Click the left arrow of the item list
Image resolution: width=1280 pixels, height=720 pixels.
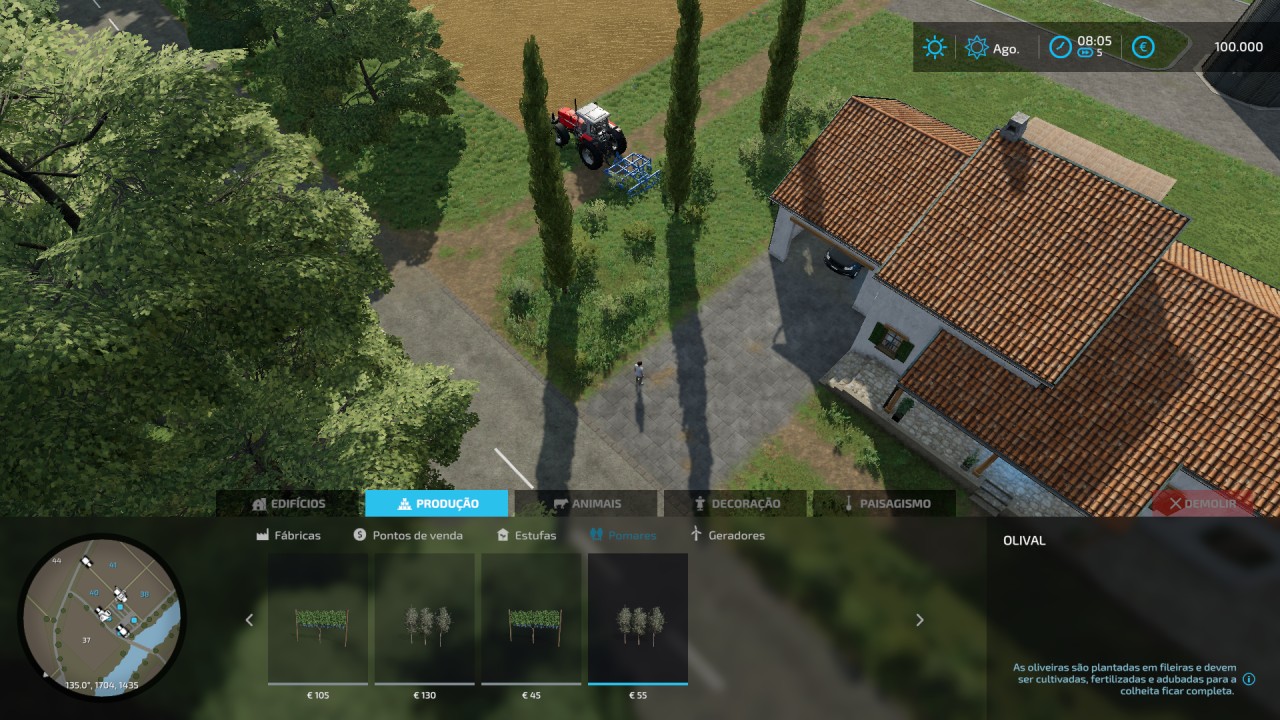click(x=250, y=620)
